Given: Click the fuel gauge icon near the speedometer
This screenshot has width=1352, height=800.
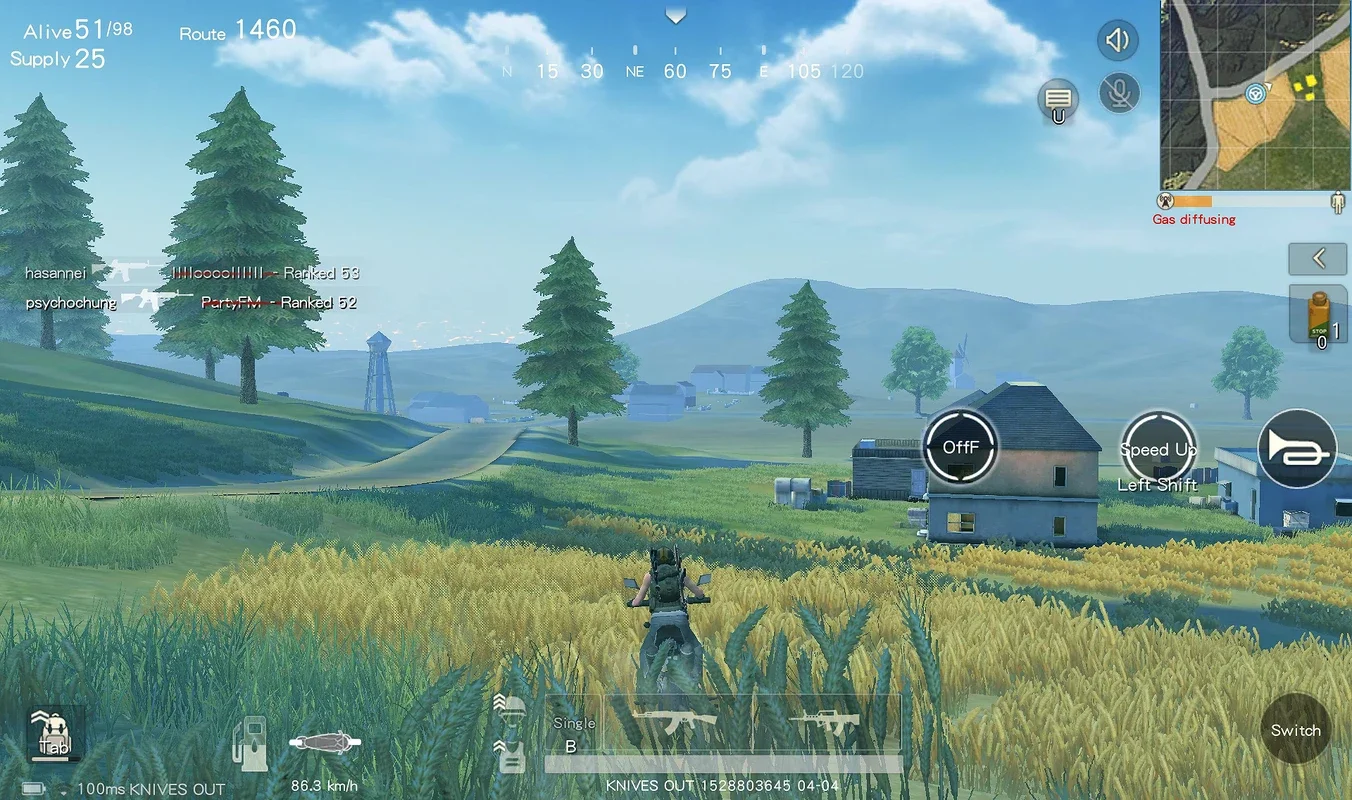Looking at the screenshot, I should (x=249, y=742).
